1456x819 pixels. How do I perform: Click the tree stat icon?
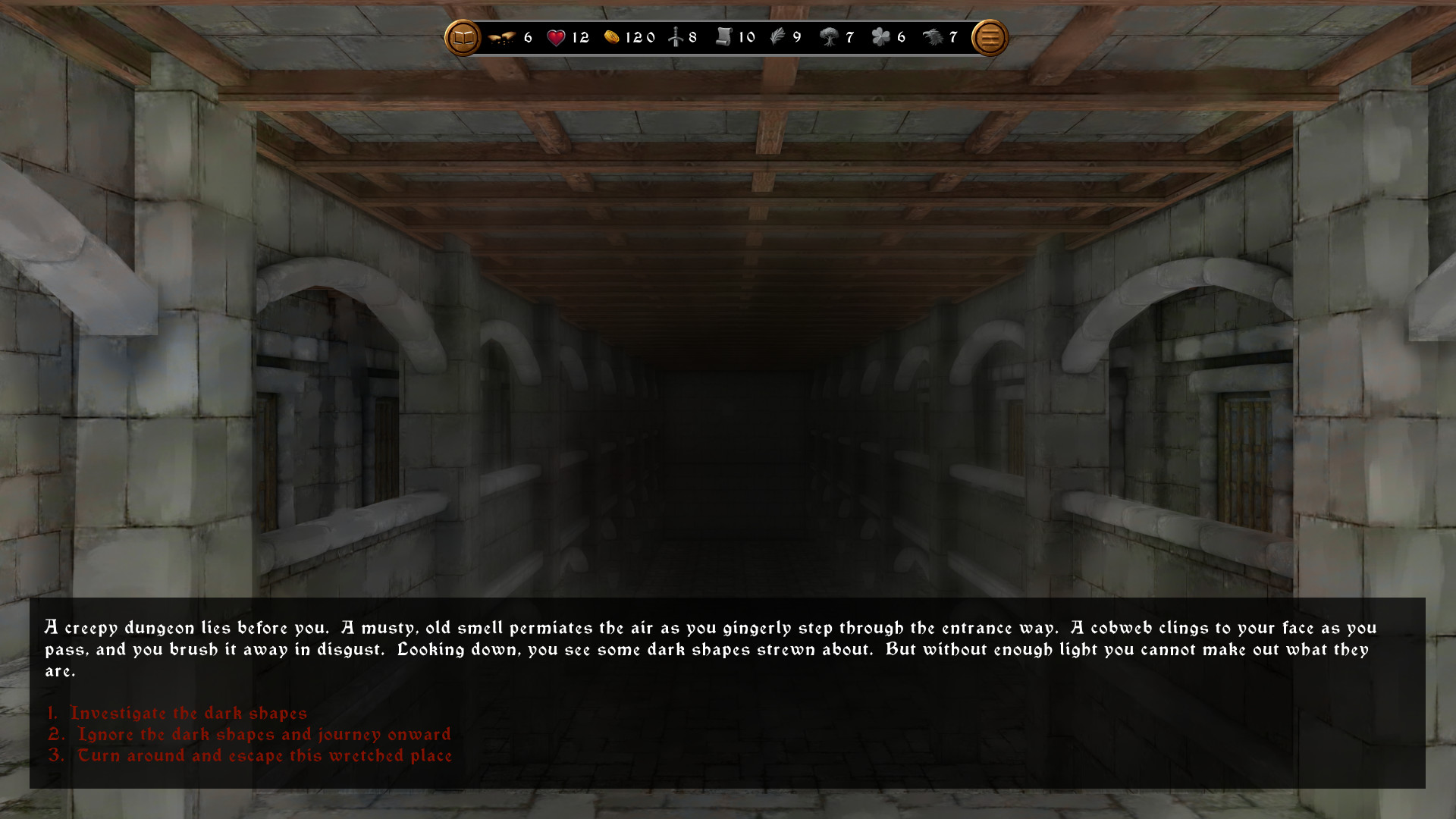point(830,36)
